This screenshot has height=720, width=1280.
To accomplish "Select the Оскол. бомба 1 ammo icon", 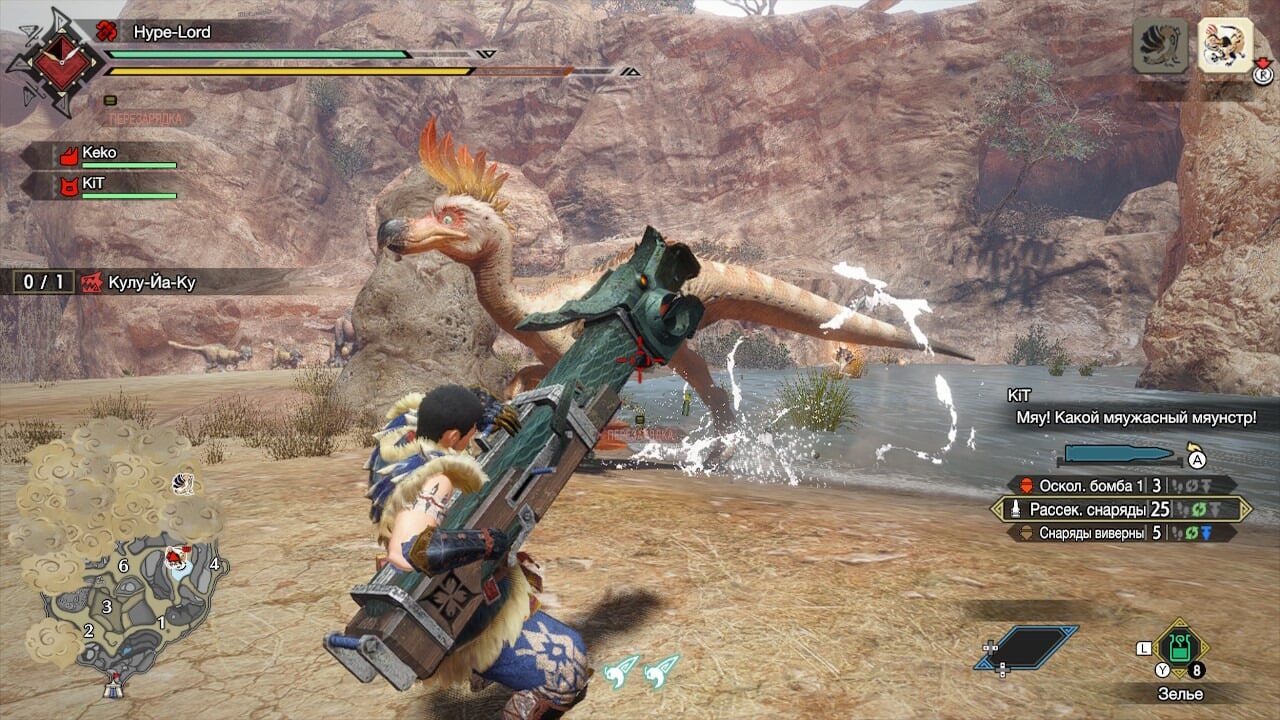I will coord(1025,484).
